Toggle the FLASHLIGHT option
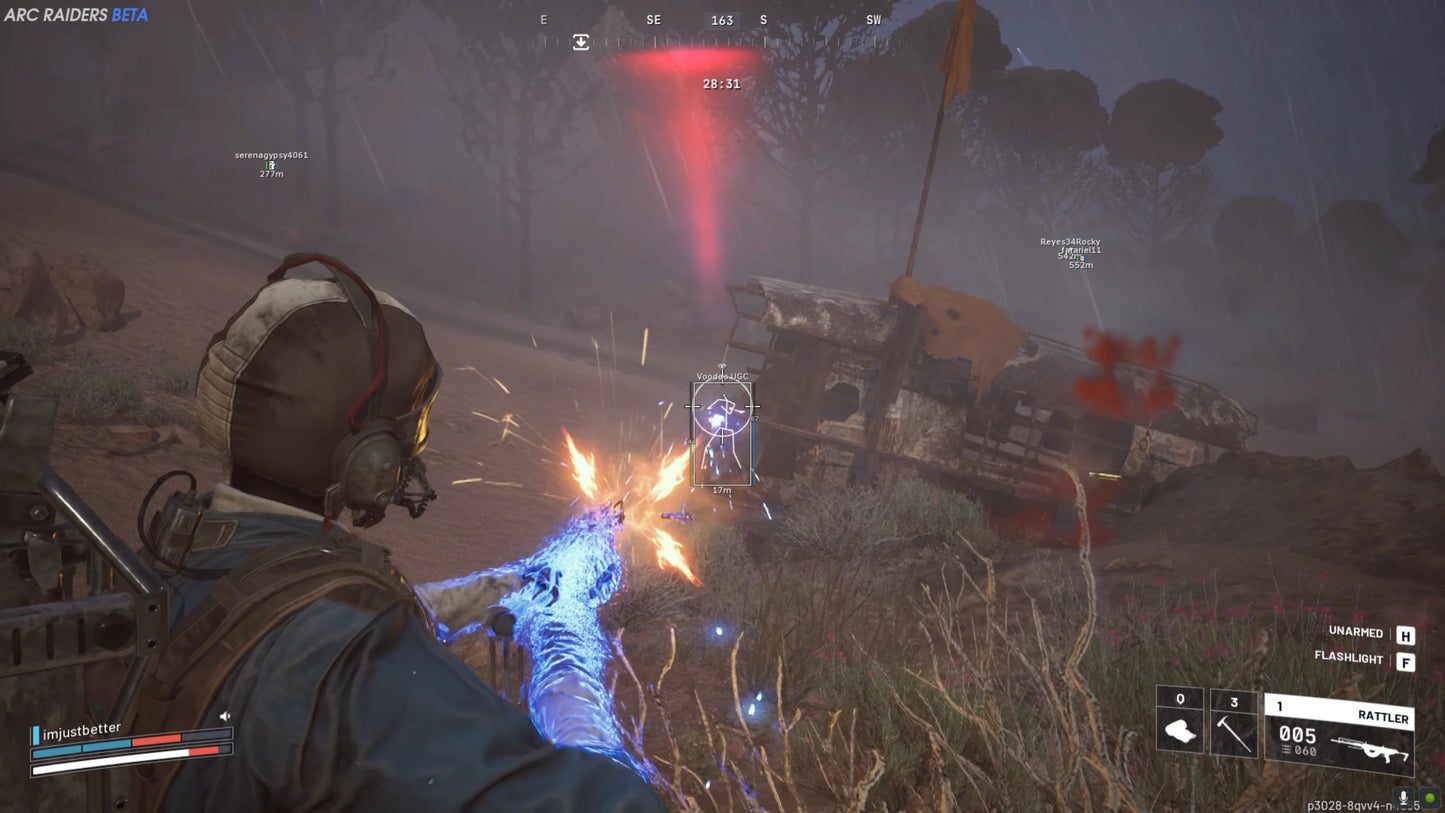 pos(1348,658)
